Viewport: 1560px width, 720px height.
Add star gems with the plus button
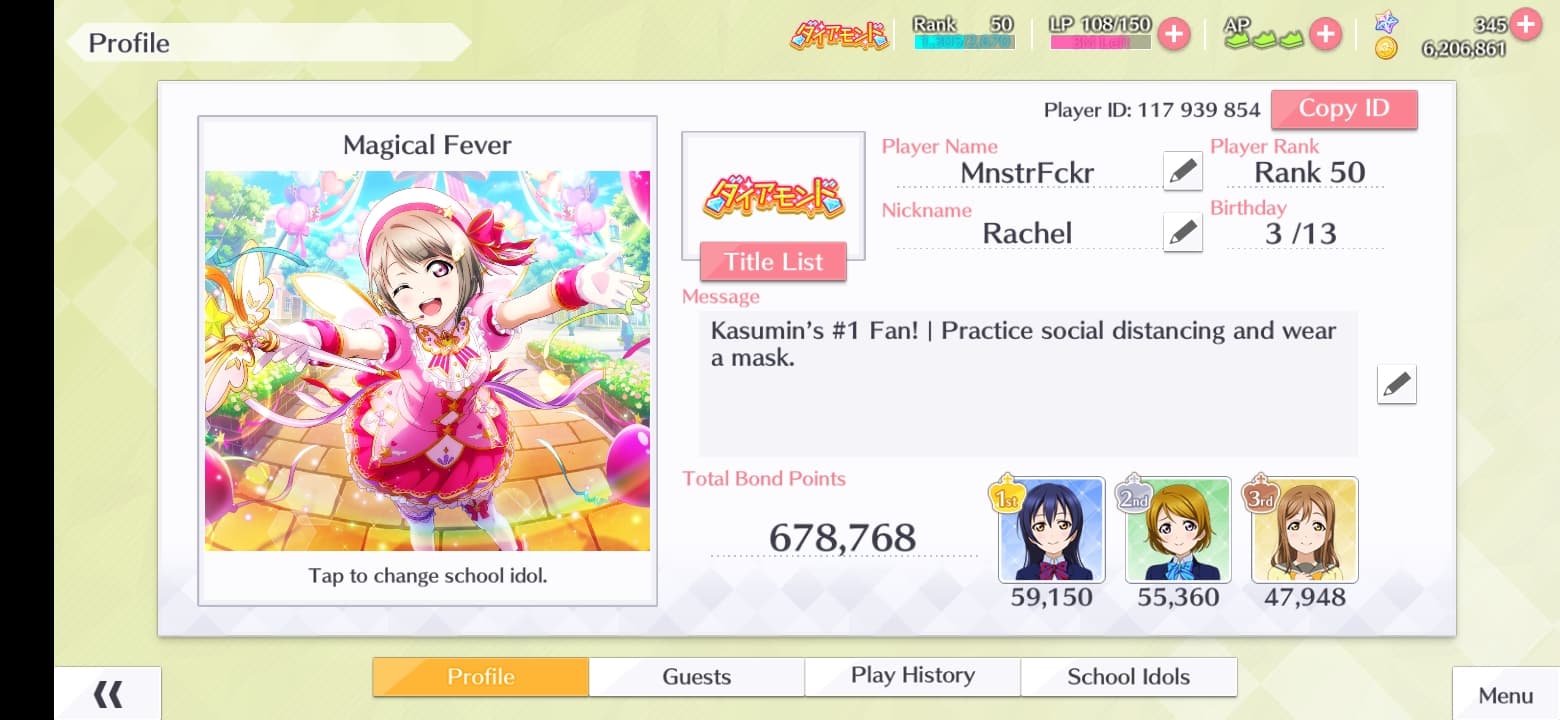click(1525, 24)
